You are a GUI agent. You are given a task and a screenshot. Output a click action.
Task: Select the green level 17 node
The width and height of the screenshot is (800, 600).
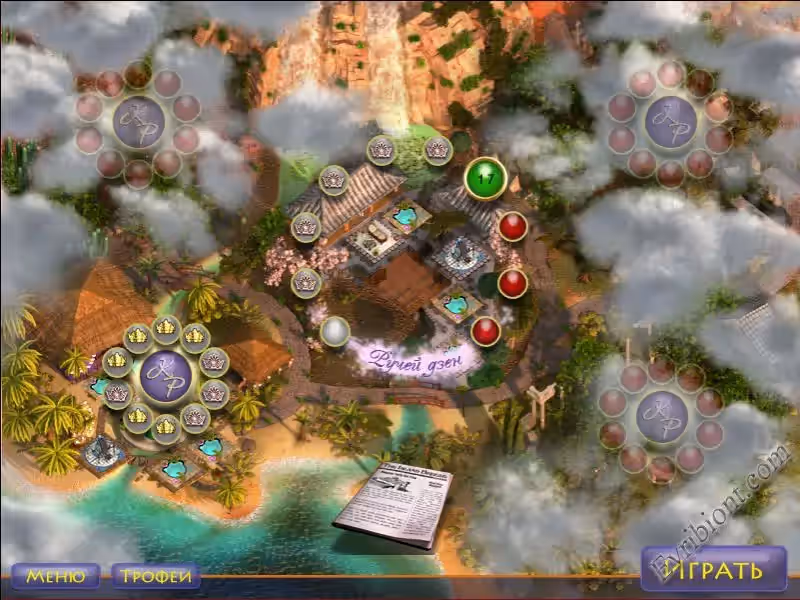pyautogui.click(x=486, y=178)
